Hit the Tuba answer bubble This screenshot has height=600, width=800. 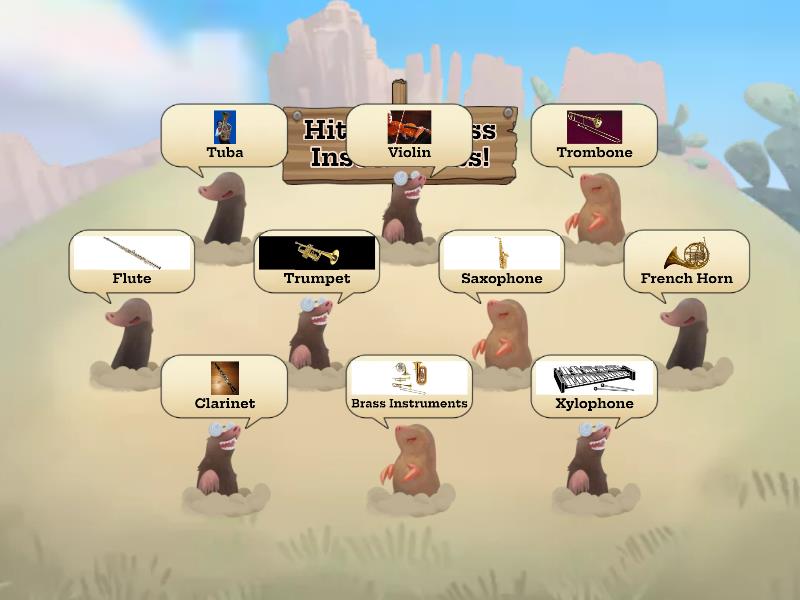click(x=224, y=136)
